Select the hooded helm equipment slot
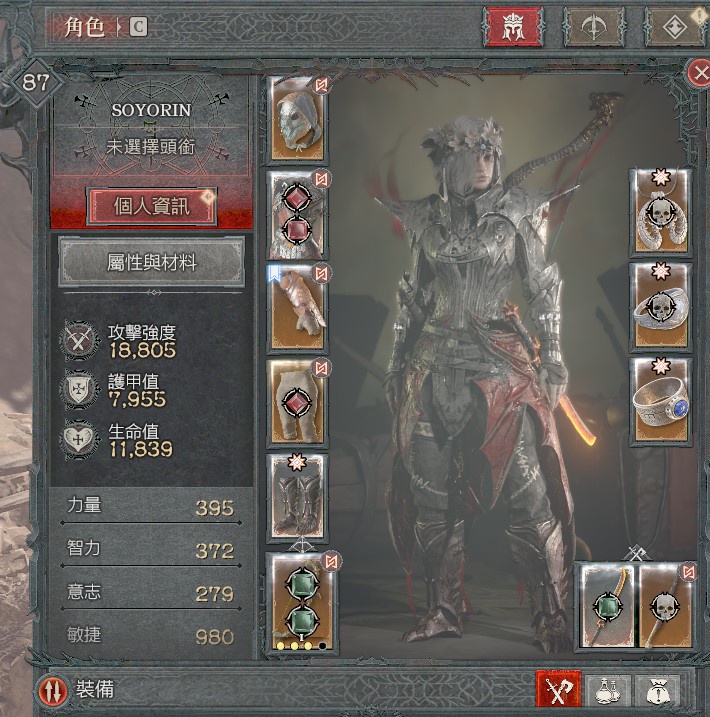The height and width of the screenshot is (717, 710). tap(297, 120)
